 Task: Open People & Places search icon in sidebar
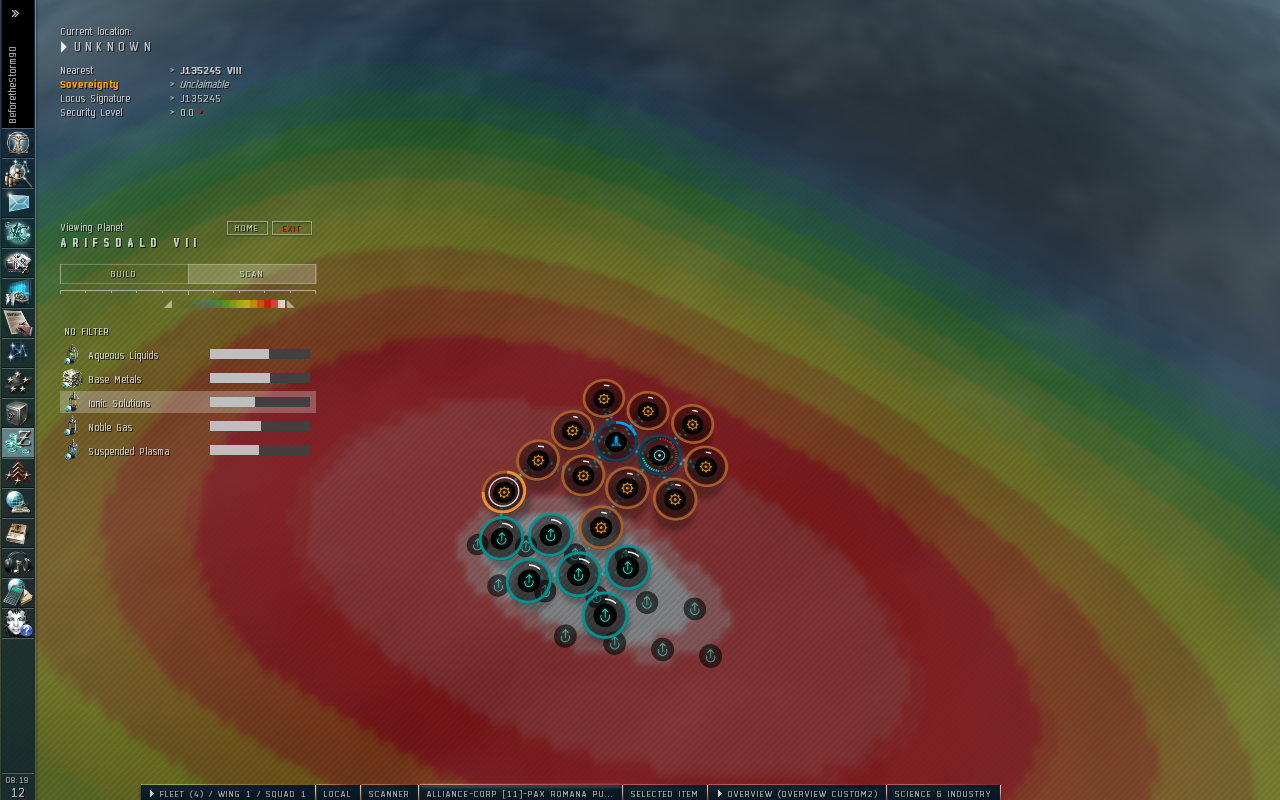click(x=17, y=172)
